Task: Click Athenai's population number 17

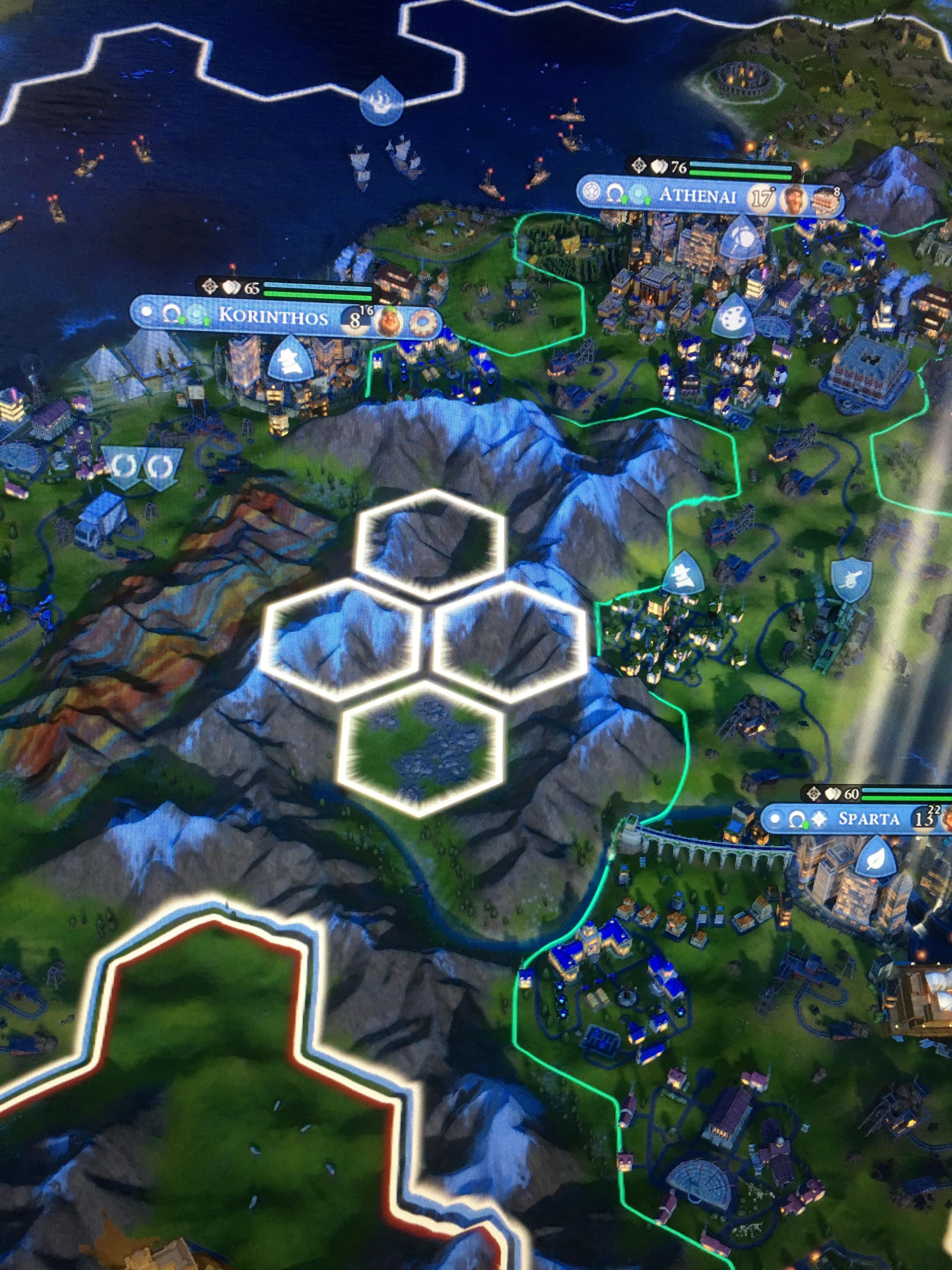Action: [762, 196]
